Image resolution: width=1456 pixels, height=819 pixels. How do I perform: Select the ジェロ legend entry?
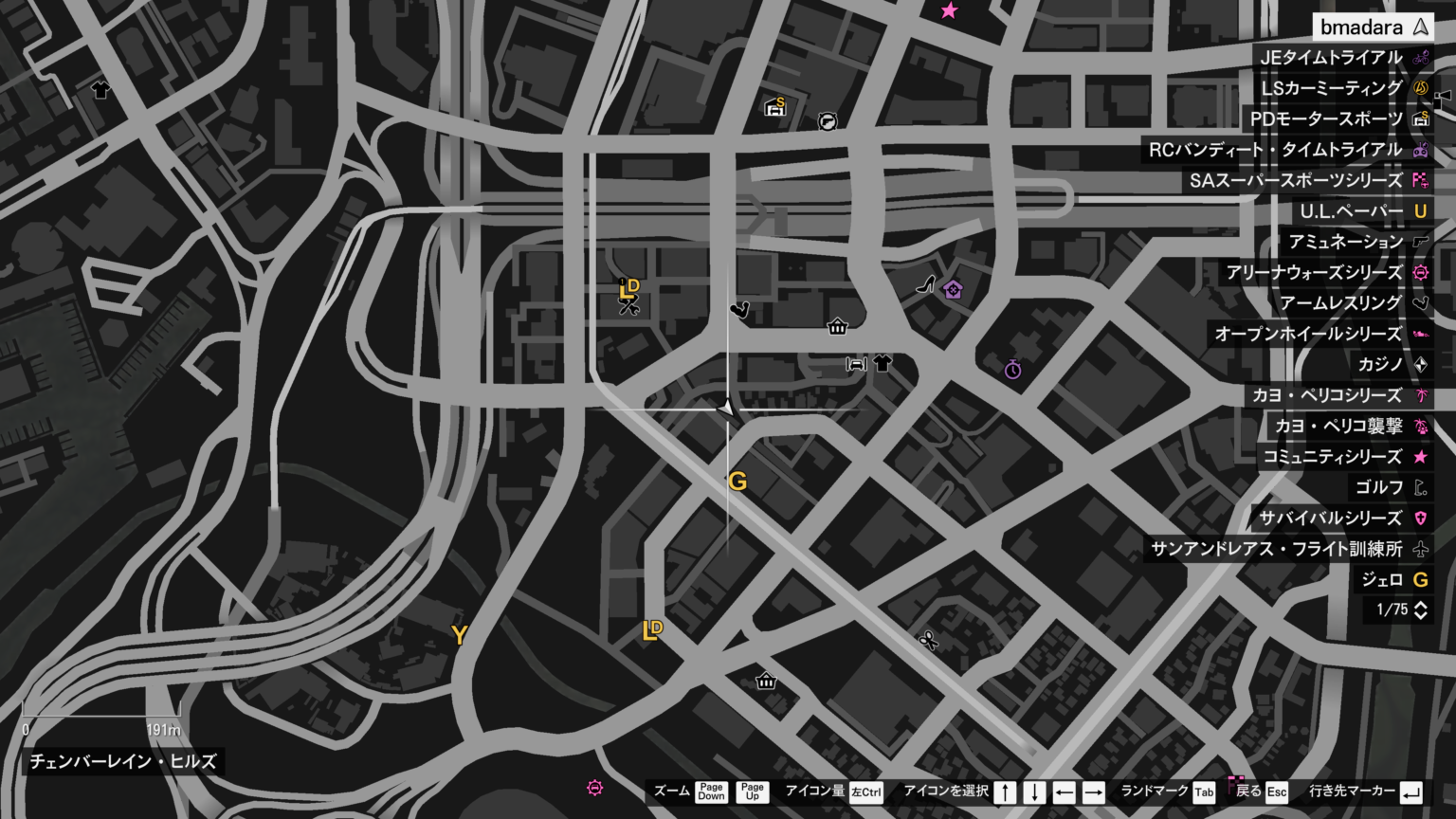(1381, 580)
